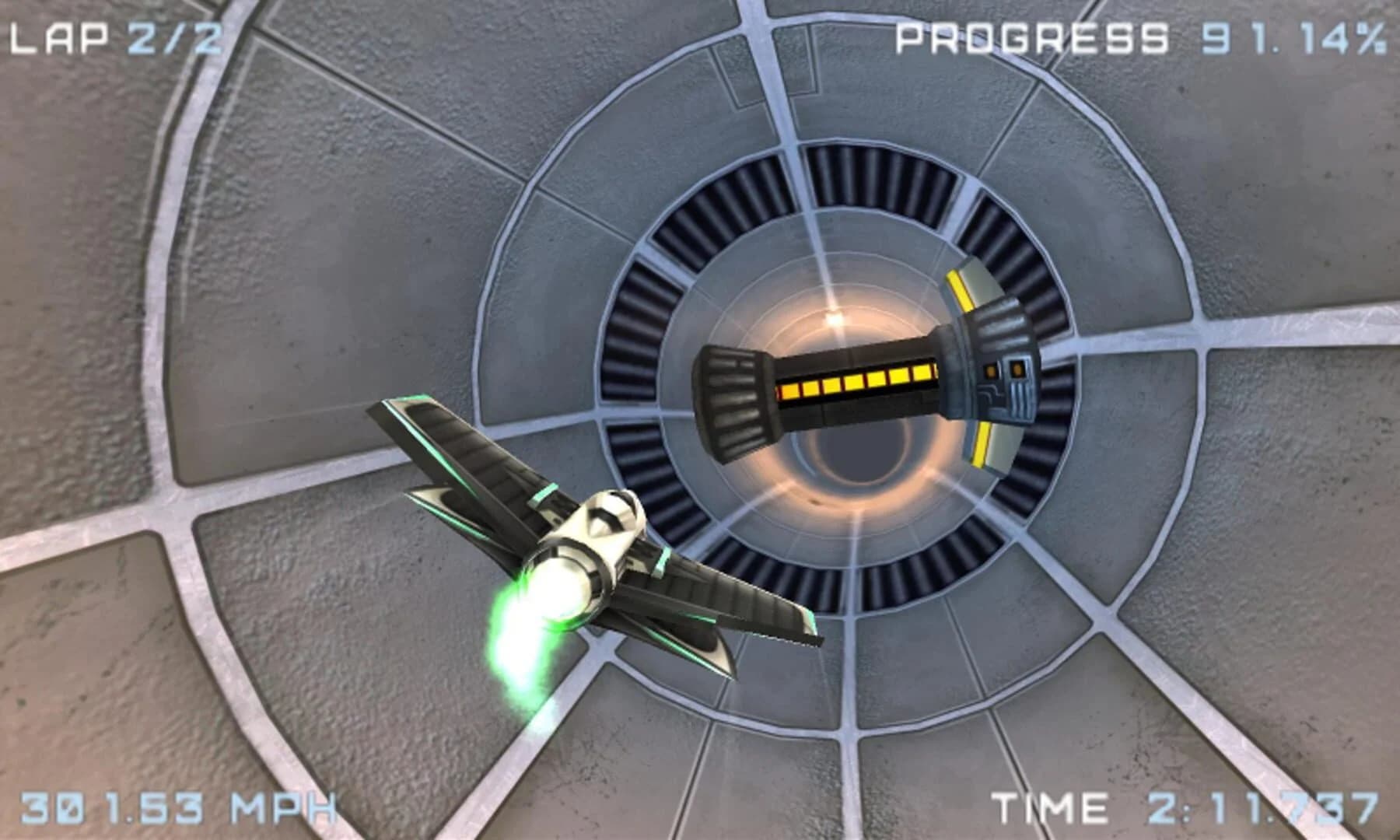The width and height of the screenshot is (1400, 840).
Task: Select the rotating barrier obstacle ahead
Action: 856,381
